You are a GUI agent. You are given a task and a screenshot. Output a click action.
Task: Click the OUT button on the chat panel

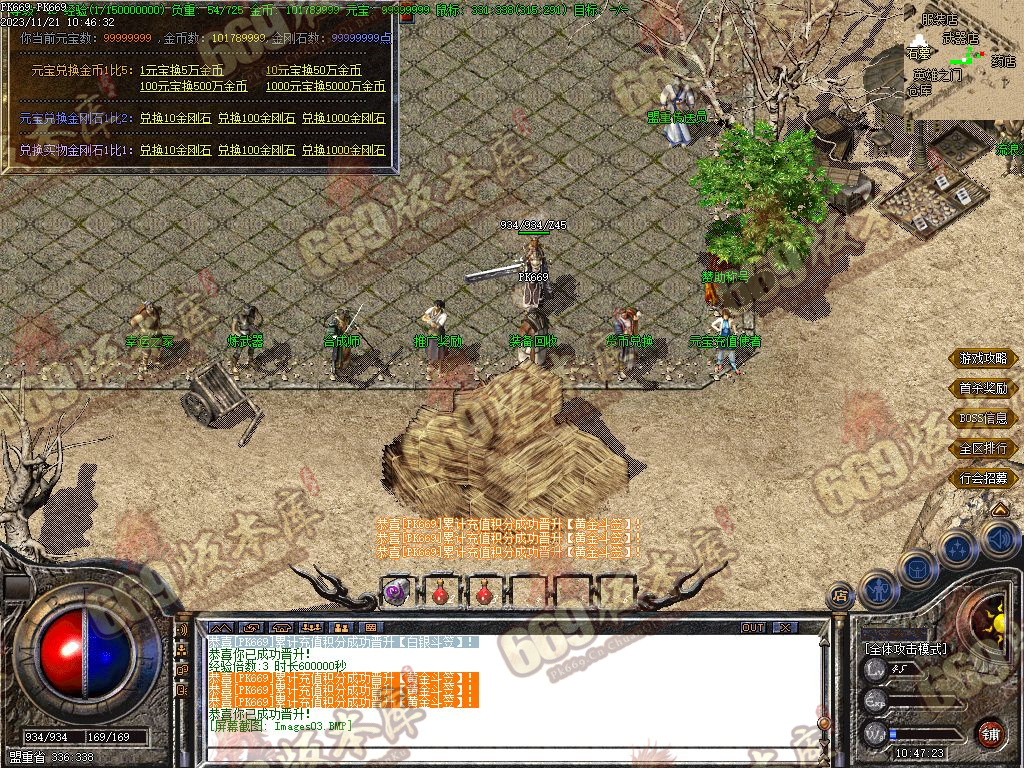click(753, 628)
